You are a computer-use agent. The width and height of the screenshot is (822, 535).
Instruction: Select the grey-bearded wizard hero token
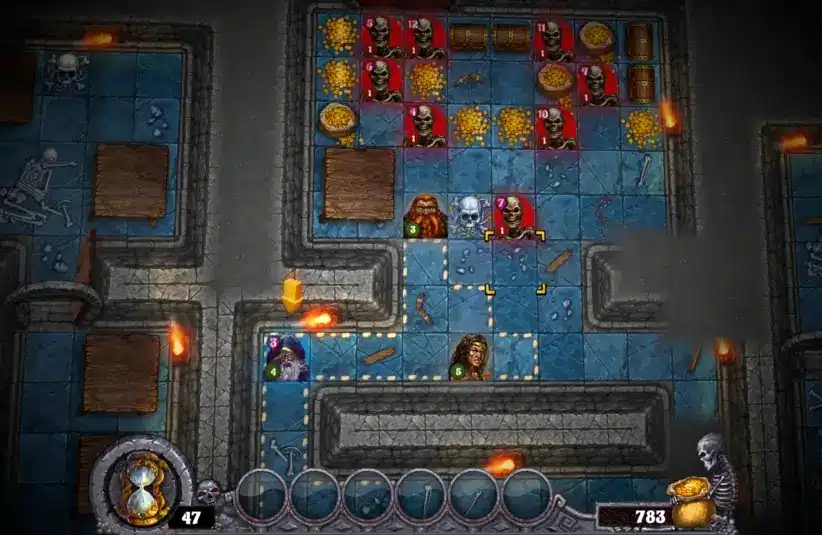click(x=286, y=357)
